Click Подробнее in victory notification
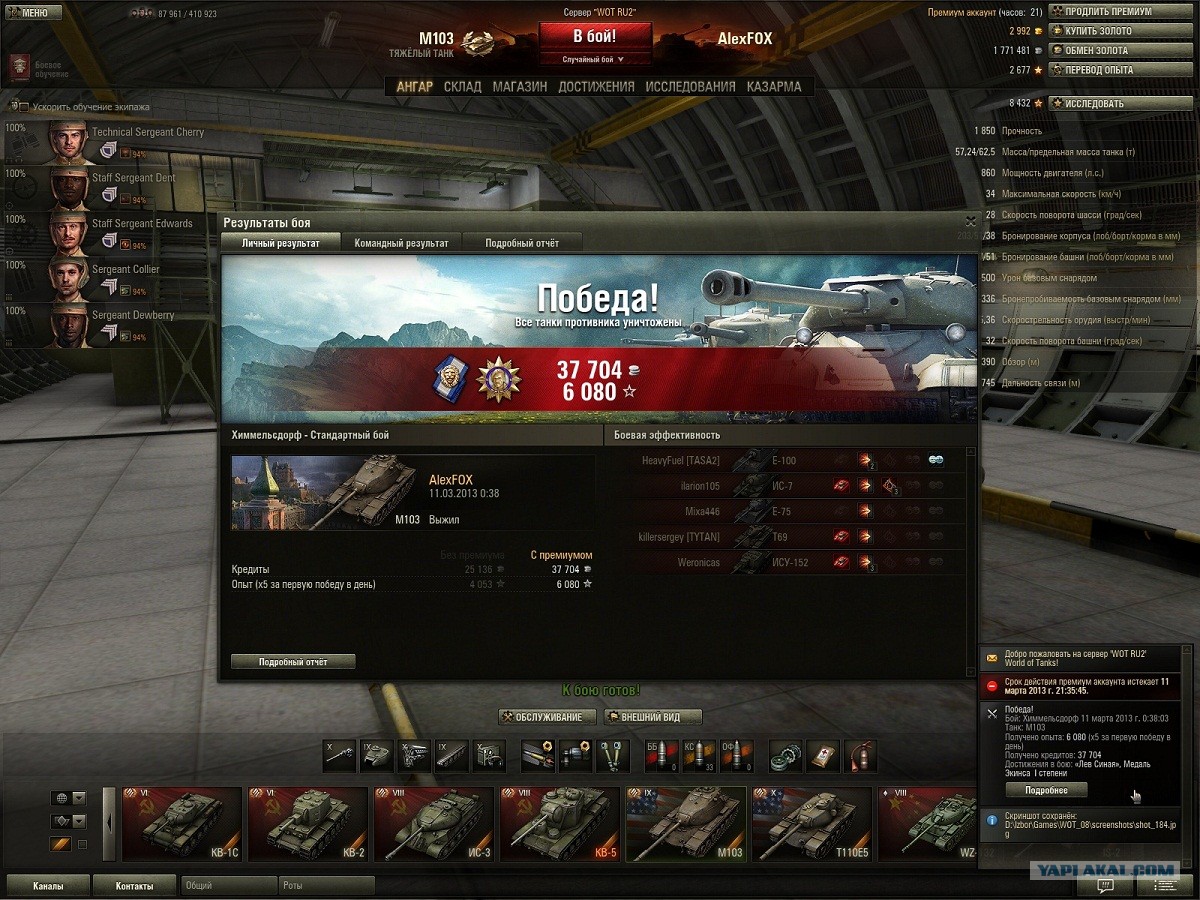1200x900 pixels. (x=1045, y=790)
